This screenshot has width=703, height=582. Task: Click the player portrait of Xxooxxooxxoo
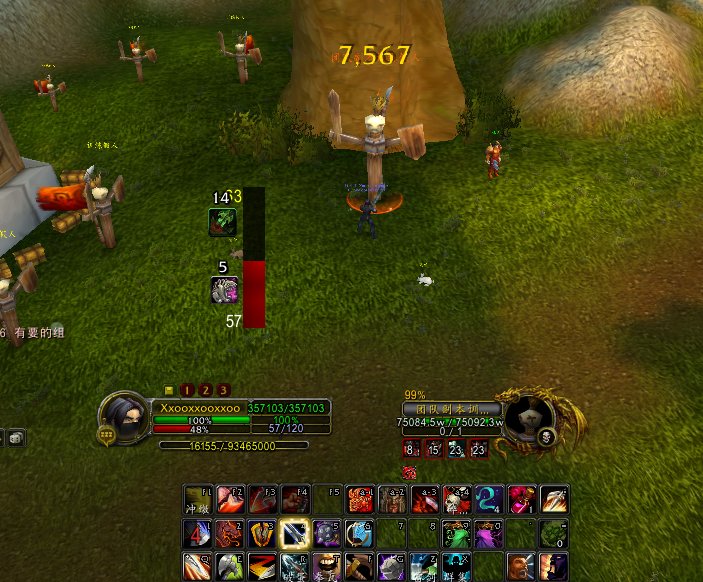click(x=124, y=415)
